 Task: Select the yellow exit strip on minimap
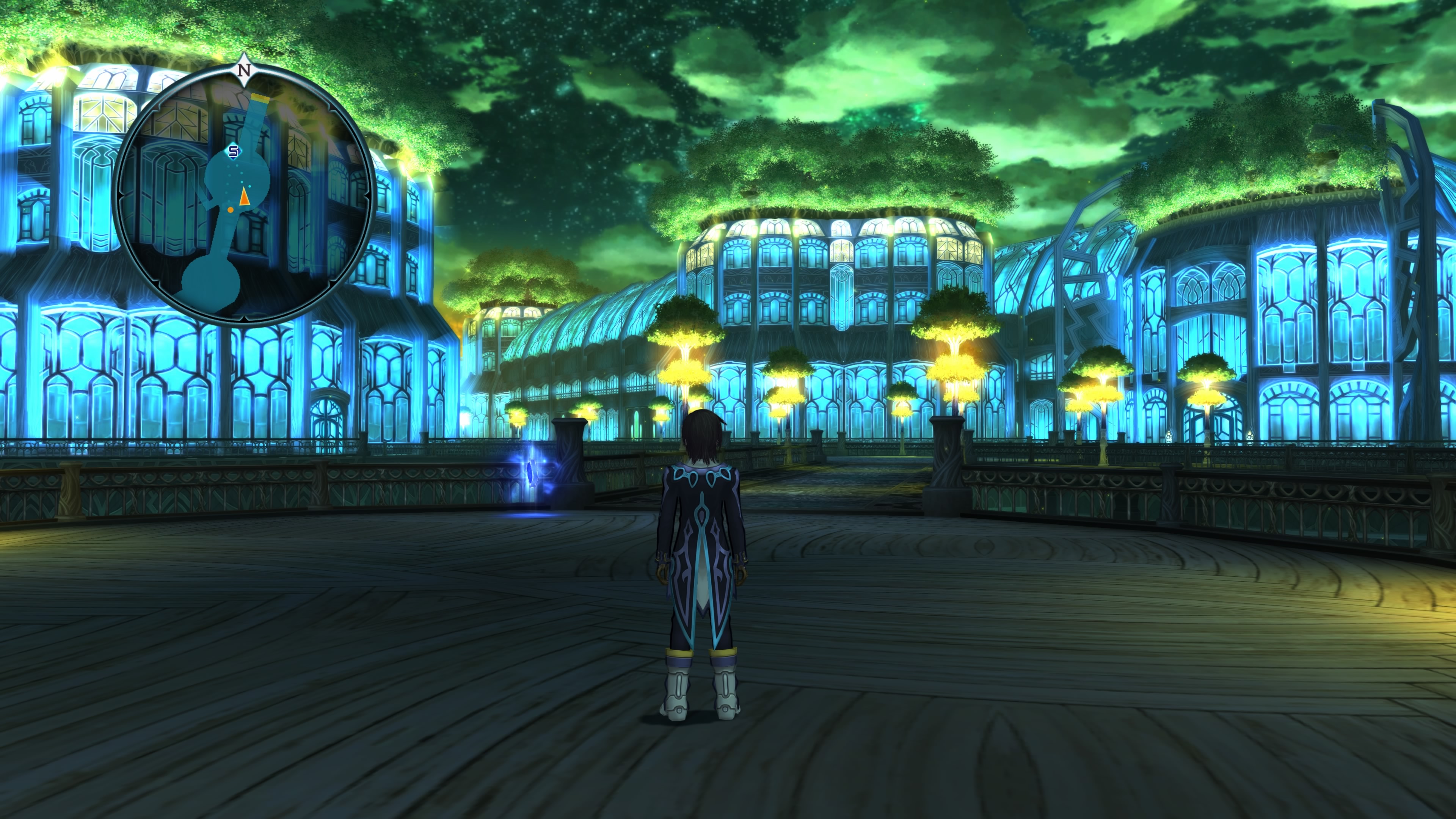tap(261, 97)
